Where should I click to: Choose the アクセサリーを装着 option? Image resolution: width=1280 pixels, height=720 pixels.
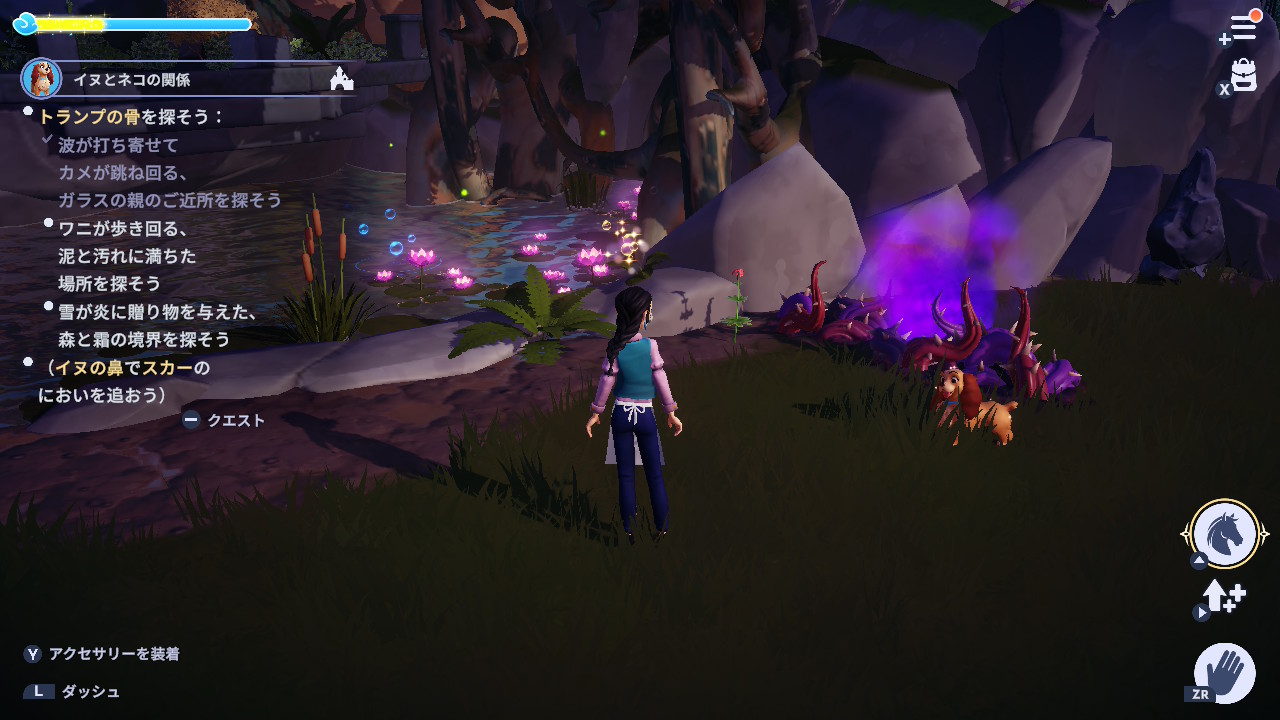click(x=114, y=654)
